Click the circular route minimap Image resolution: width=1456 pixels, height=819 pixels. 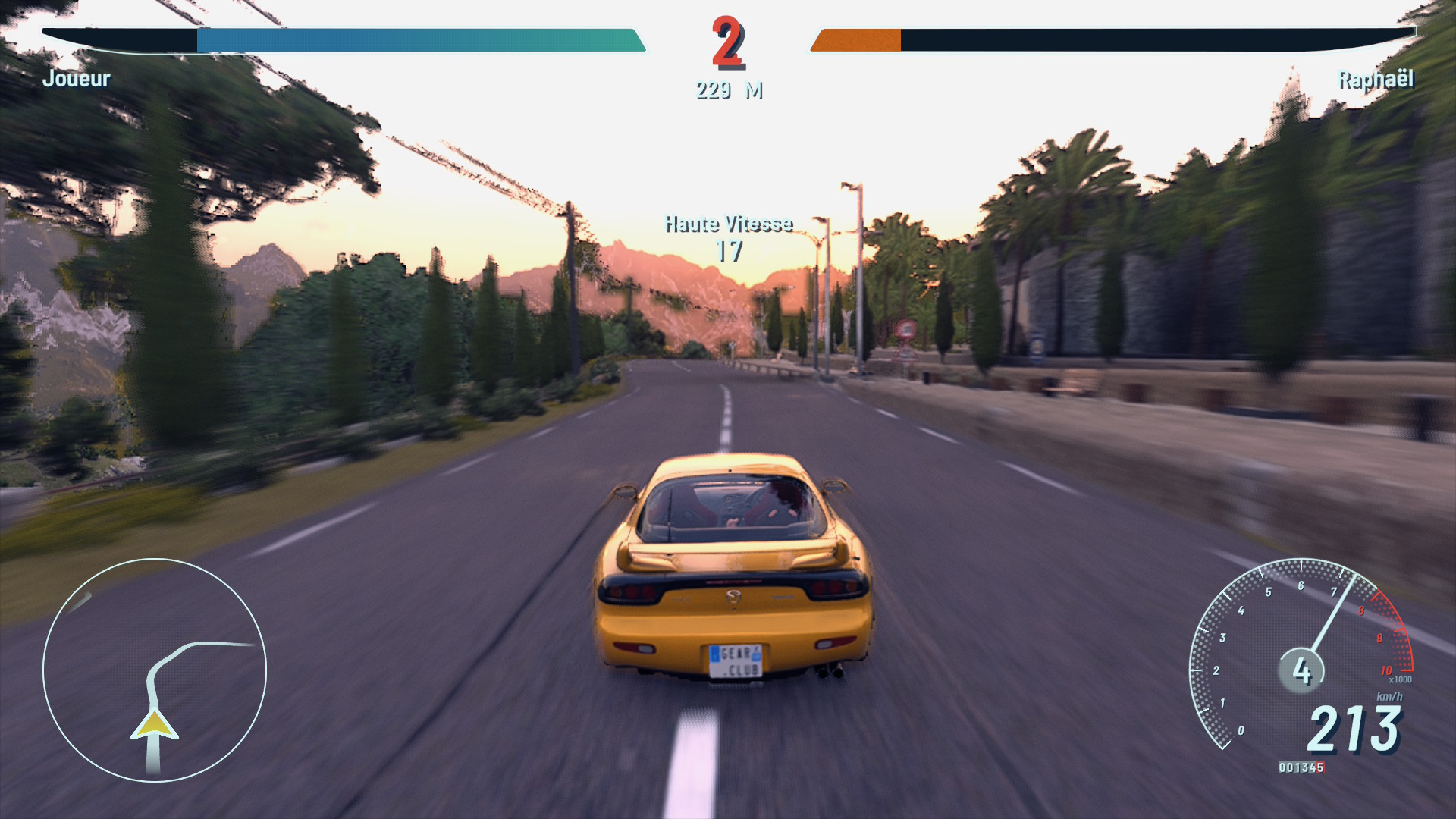pyautogui.click(x=155, y=670)
